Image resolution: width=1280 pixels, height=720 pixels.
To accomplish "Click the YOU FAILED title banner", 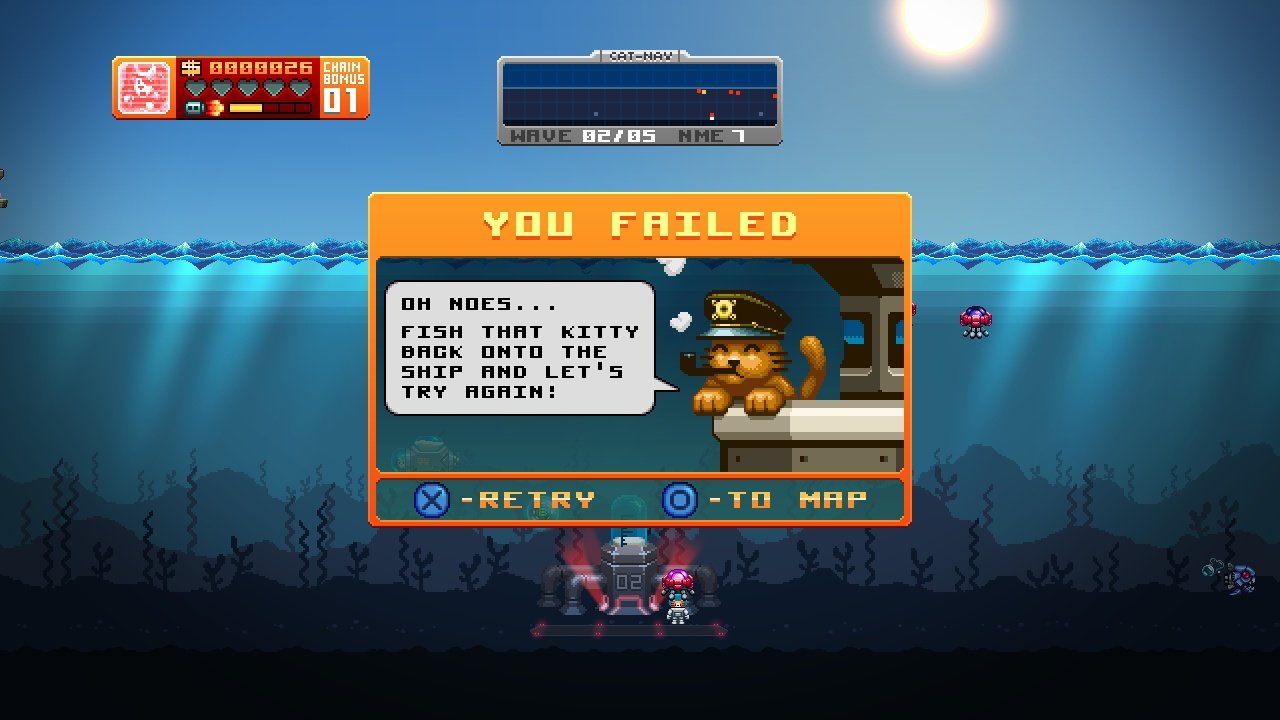I will 640,222.
